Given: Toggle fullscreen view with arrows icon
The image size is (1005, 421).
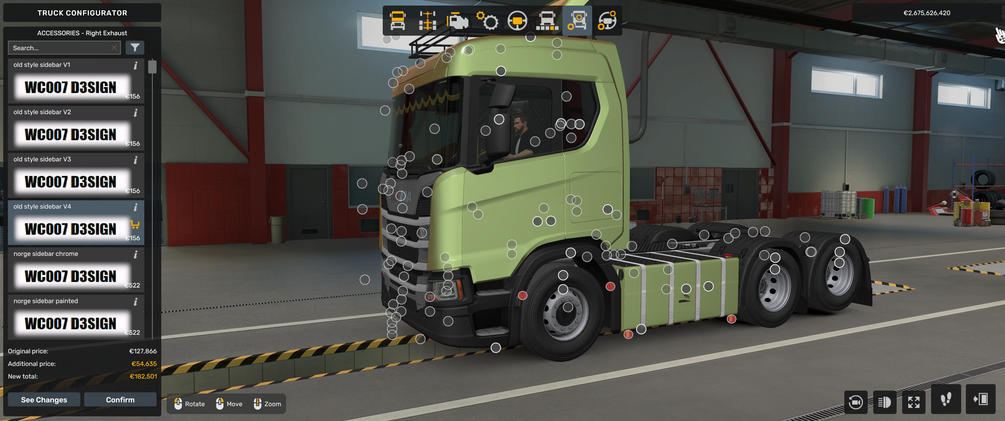Looking at the screenshot, I should (x=914, y=402).
